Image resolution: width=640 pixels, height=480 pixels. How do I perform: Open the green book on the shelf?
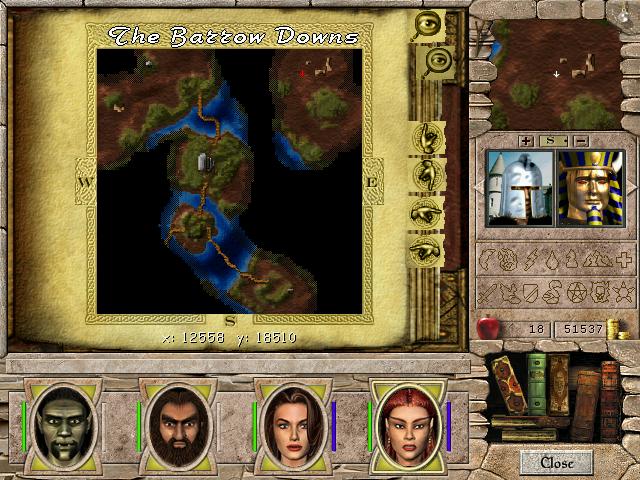[x=537, y=382]
